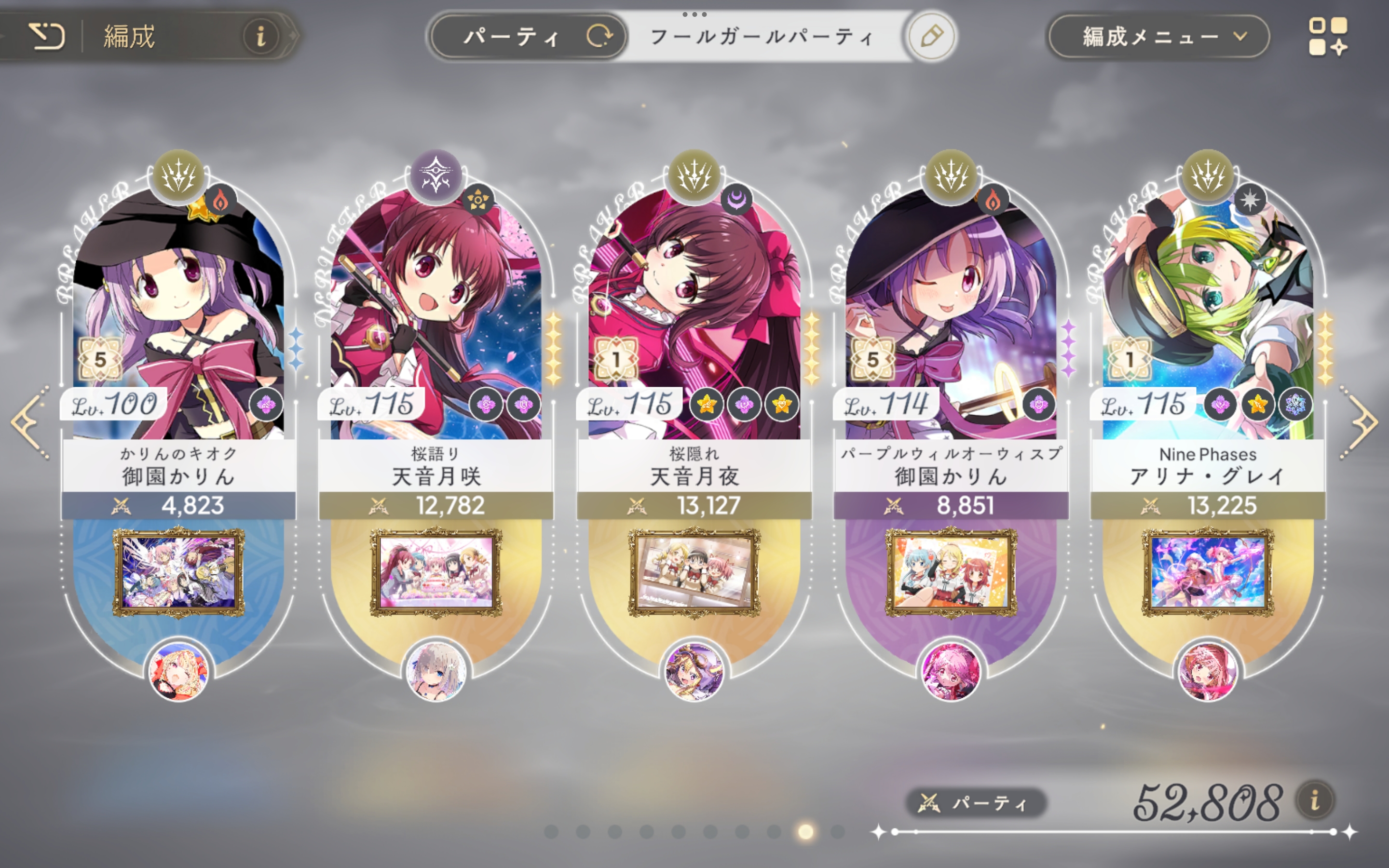Image resolution: width=1389 pixels, height=868 pixels.
Task: Select the blonde support icon under かりんのキオク
Action: click(178, 671)
